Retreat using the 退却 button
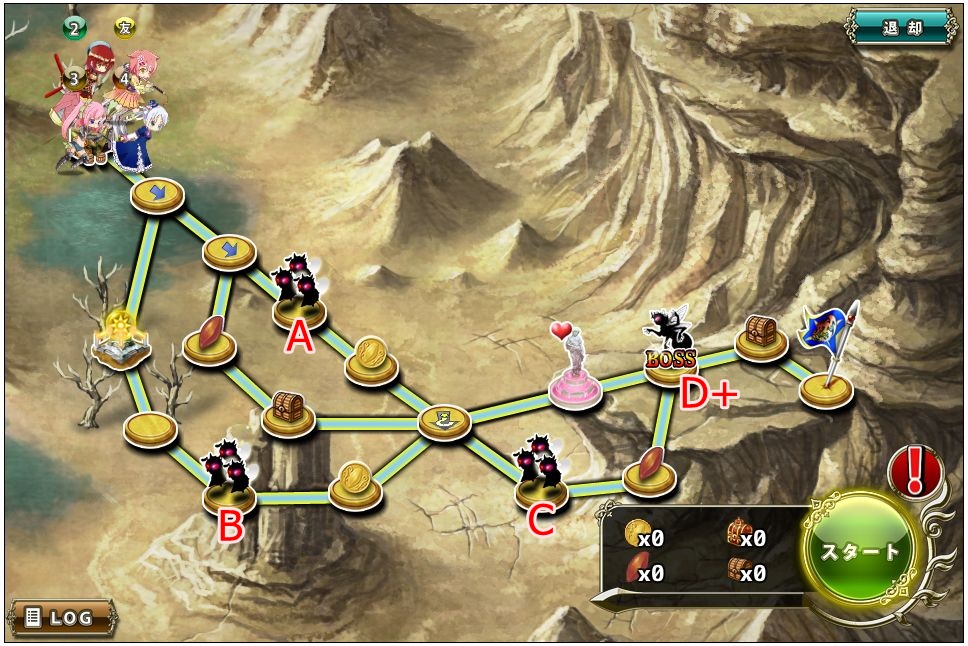This screenshot has width=968, height=646. tap(903, 27)
